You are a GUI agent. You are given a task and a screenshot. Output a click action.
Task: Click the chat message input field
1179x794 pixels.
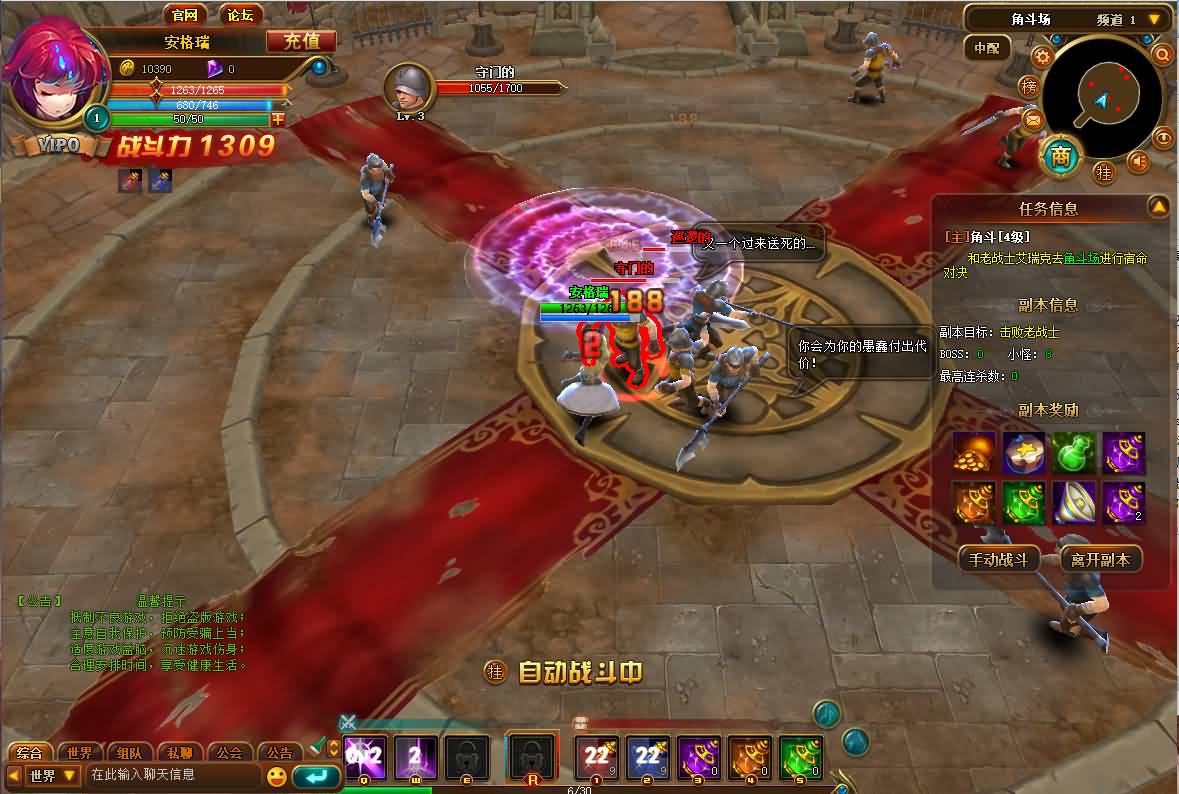click(172, 775)
